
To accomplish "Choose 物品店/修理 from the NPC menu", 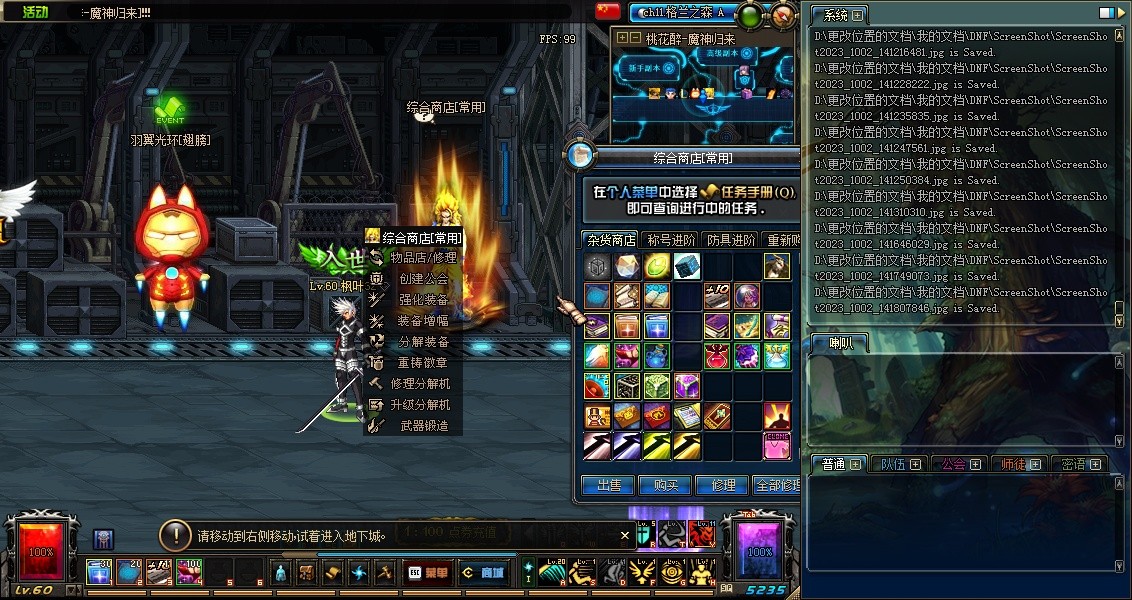I will pyautogui.click(x=423, y=258).
